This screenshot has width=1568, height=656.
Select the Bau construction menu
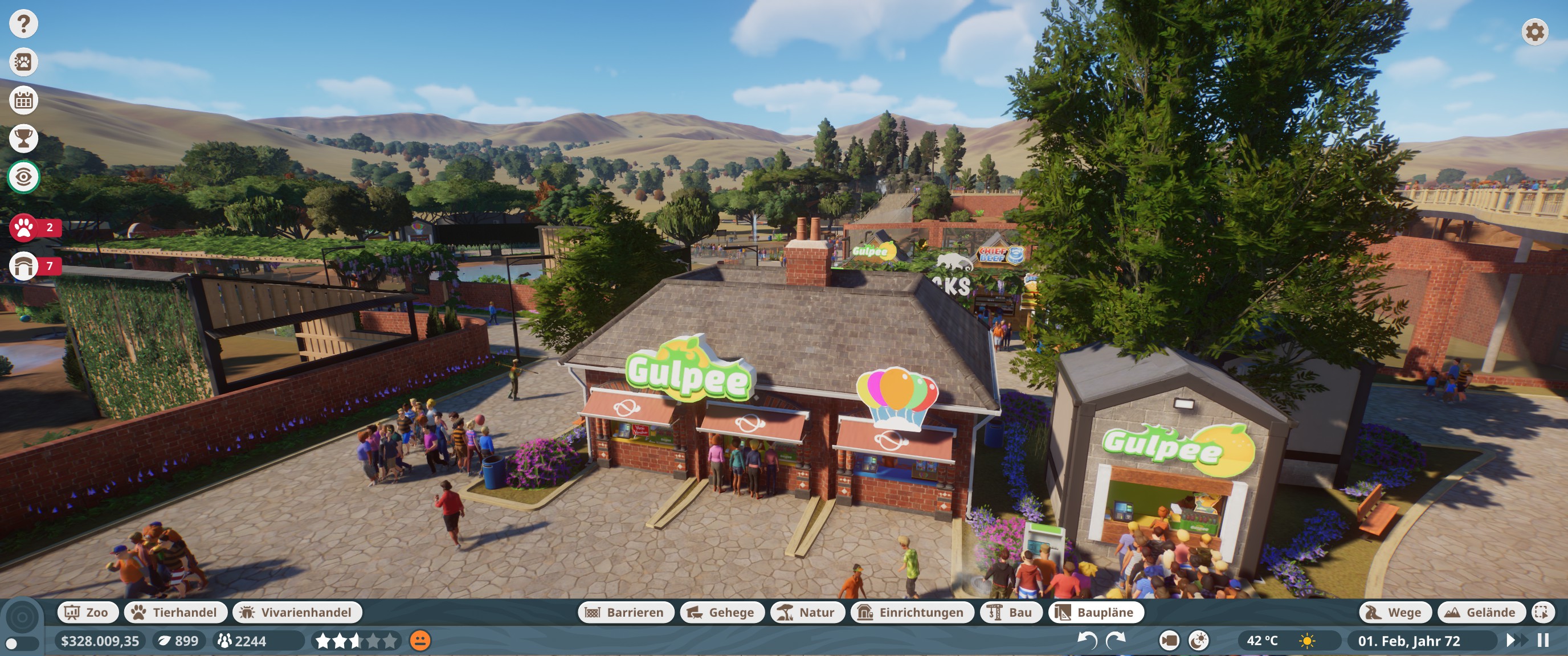pyautogui.click(x=1010, y=612)
